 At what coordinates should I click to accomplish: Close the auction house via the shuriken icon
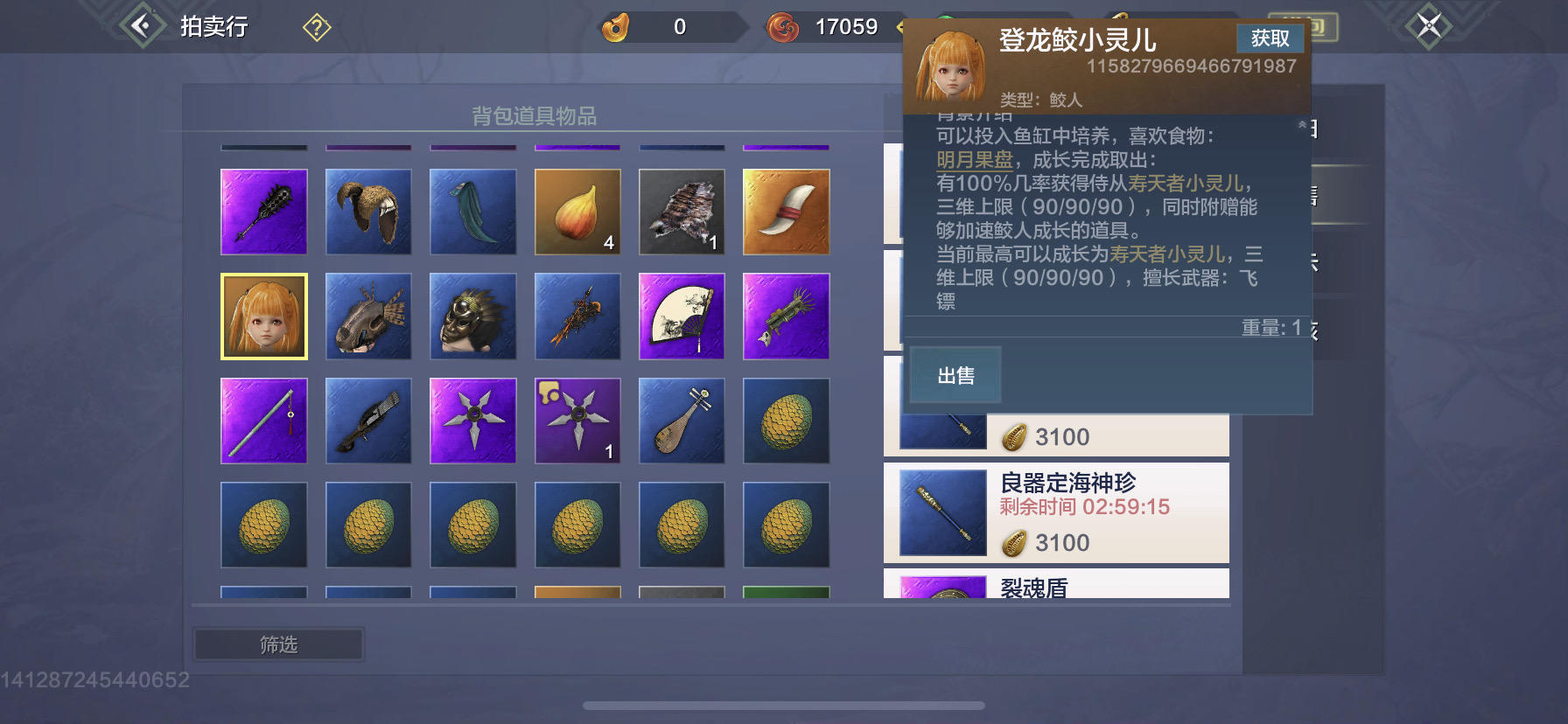pyautogui.click(x=1429, y=25)
